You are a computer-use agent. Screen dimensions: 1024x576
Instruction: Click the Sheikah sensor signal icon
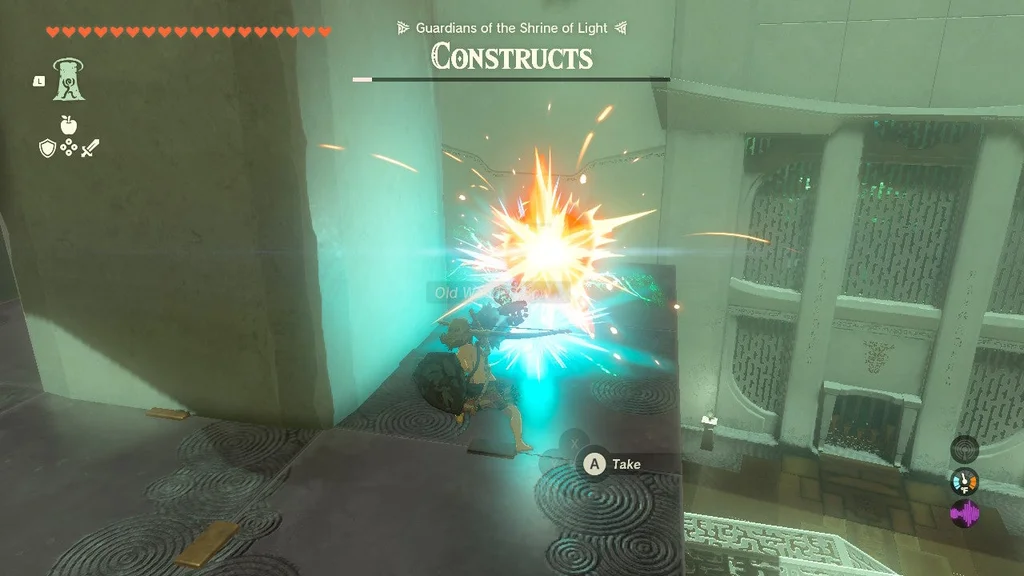pyautogui.click(x=964, y=449)
